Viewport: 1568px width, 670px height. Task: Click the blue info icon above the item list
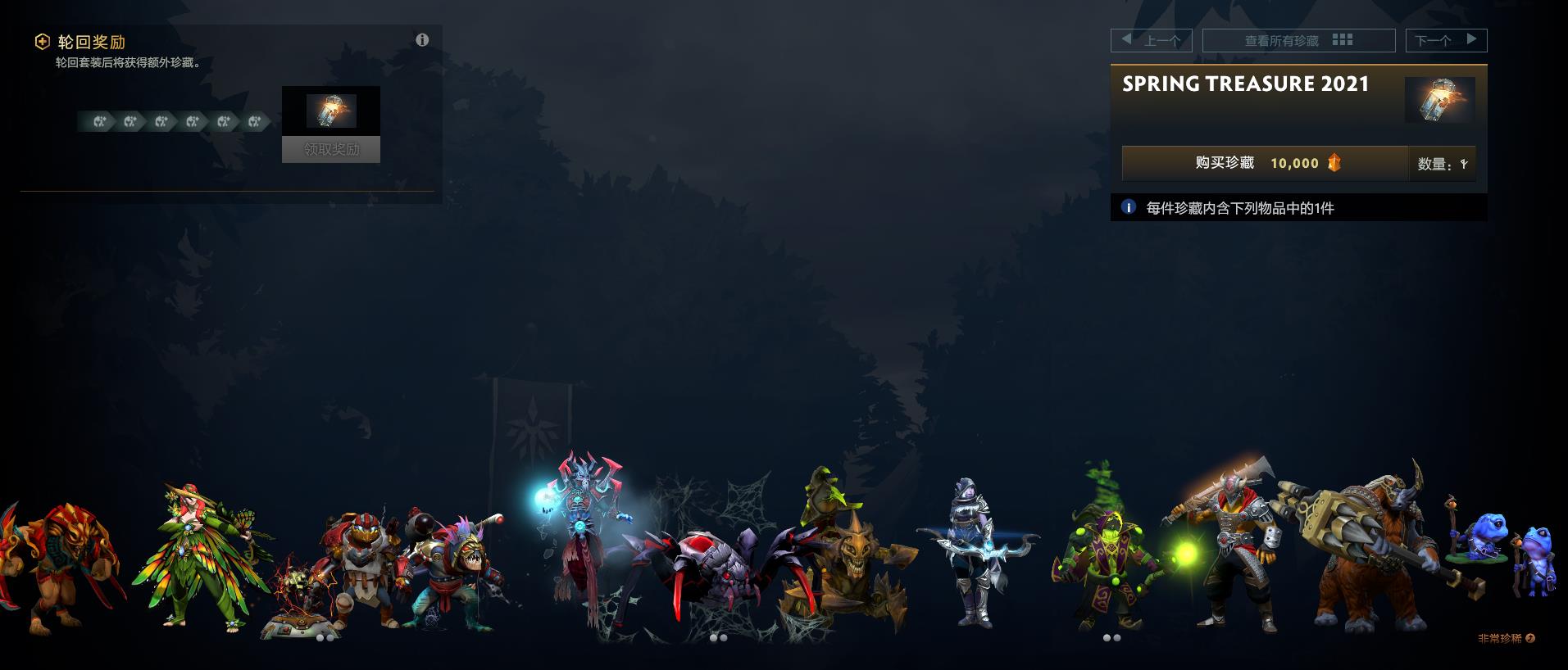tap(1129, 209)
